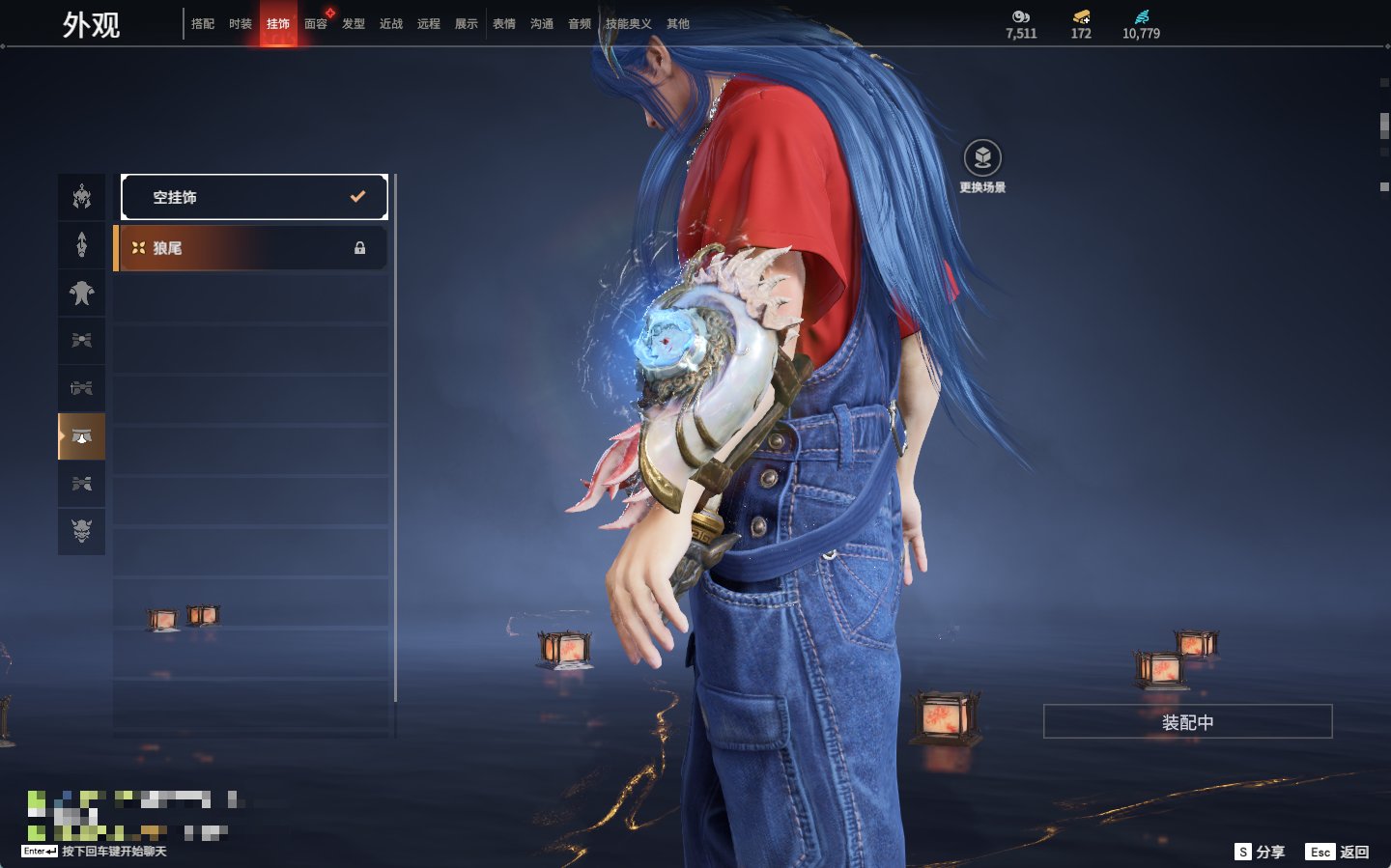Select the torso armor accessory category

click(82, 293)
